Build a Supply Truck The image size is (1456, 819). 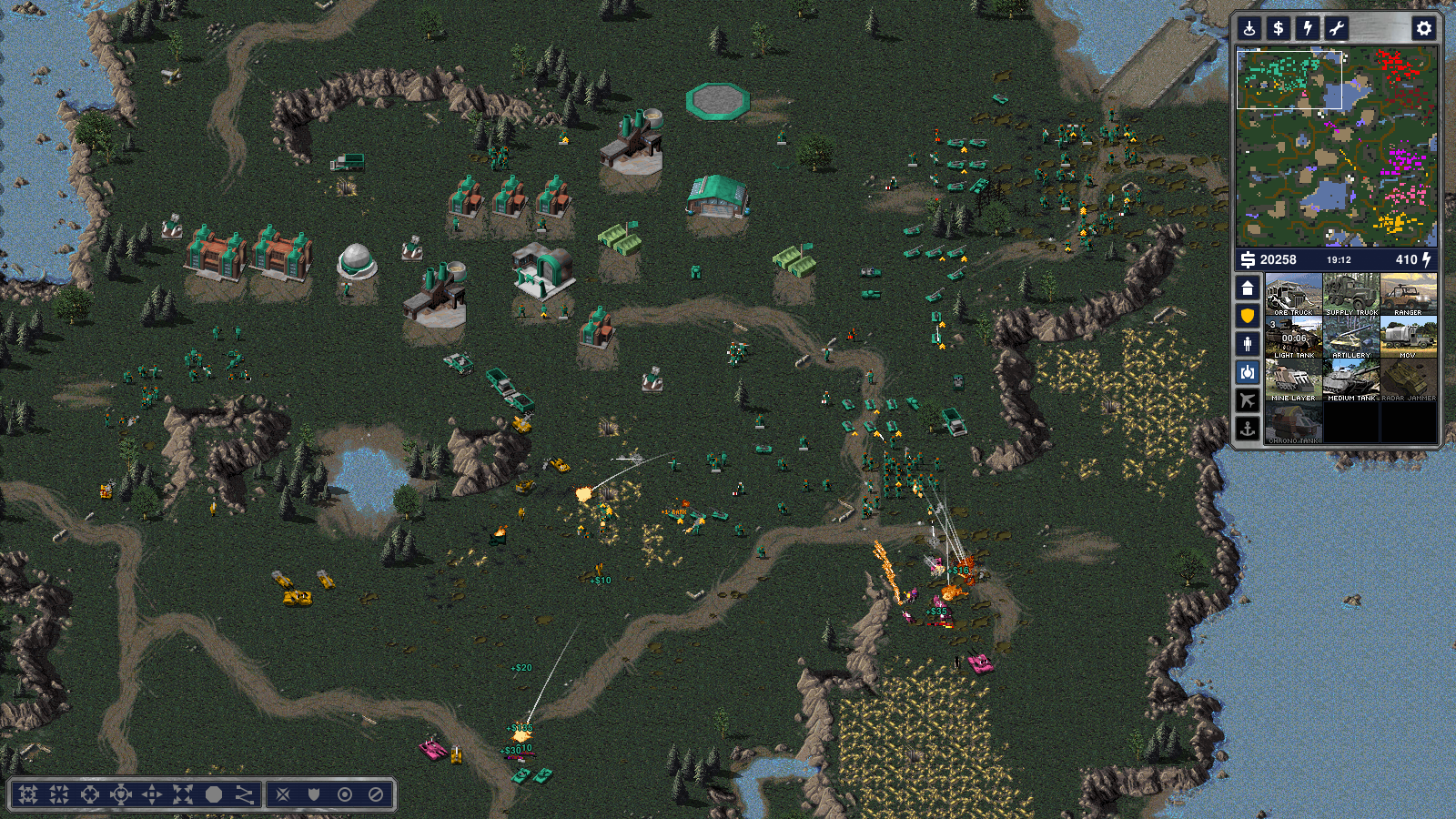coord(1351,295)
